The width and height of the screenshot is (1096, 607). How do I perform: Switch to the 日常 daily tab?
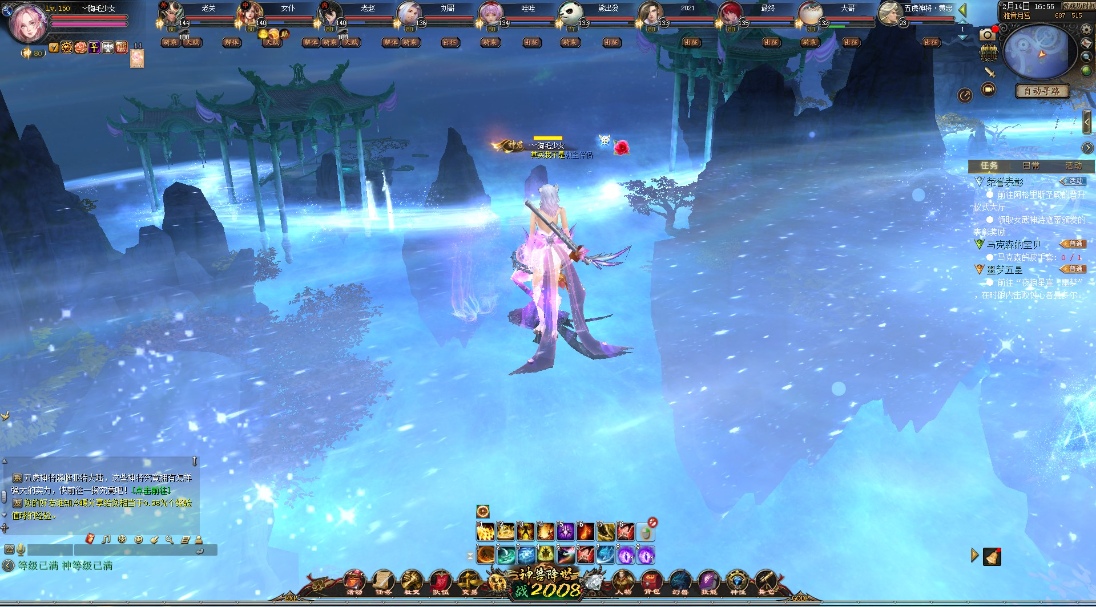1030,165
